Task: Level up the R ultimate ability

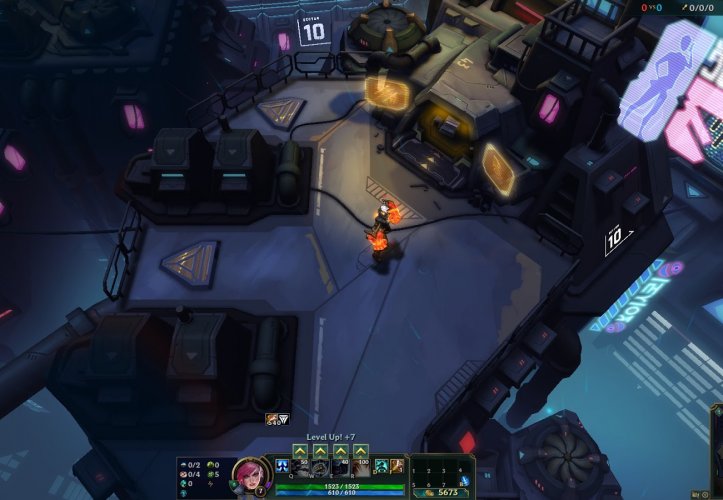Action: coord(359,451)
